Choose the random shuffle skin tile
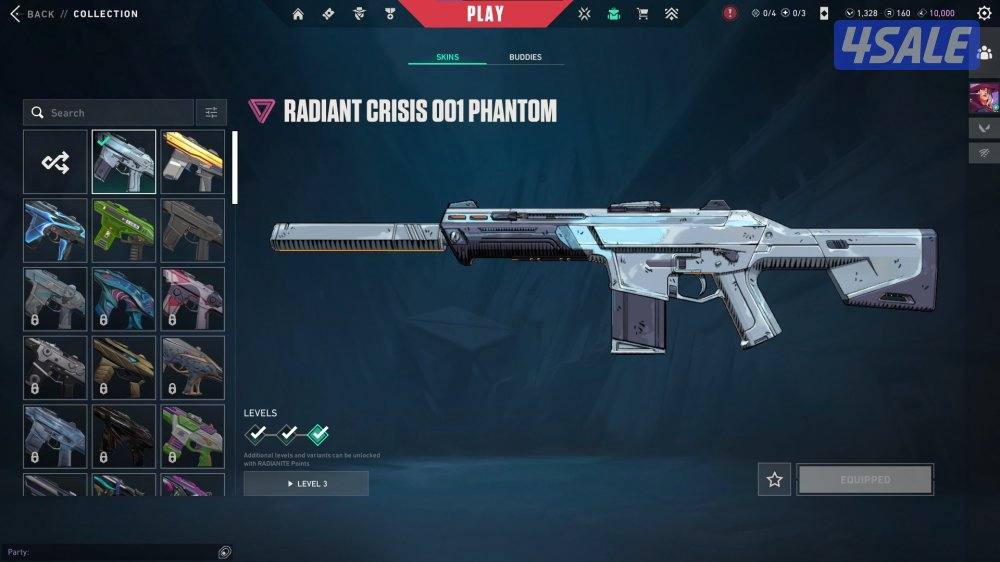The height and width of the screenshot is (562, 1000). click(55, 161)
